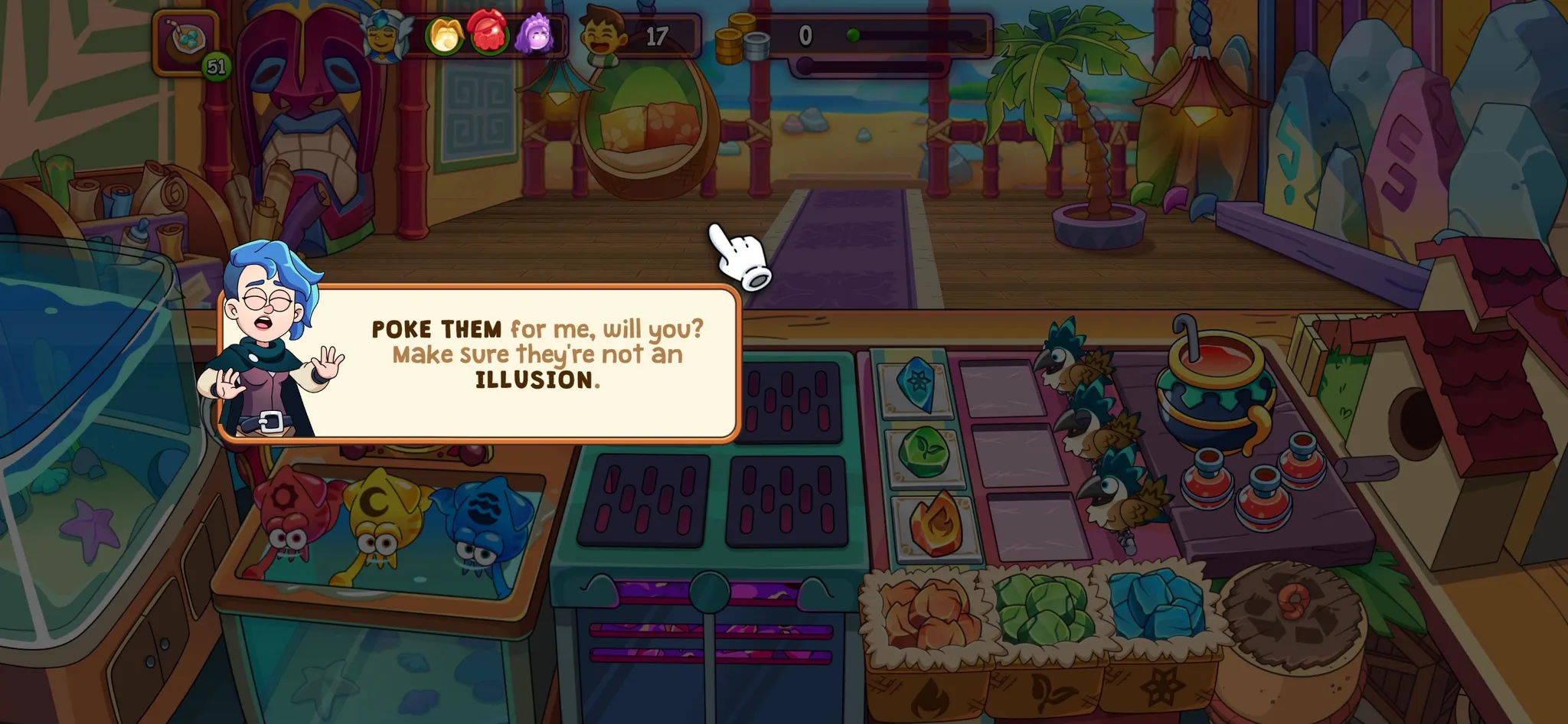Select the red booster icon
This screenshot has height=724, width=1568.
488,33
